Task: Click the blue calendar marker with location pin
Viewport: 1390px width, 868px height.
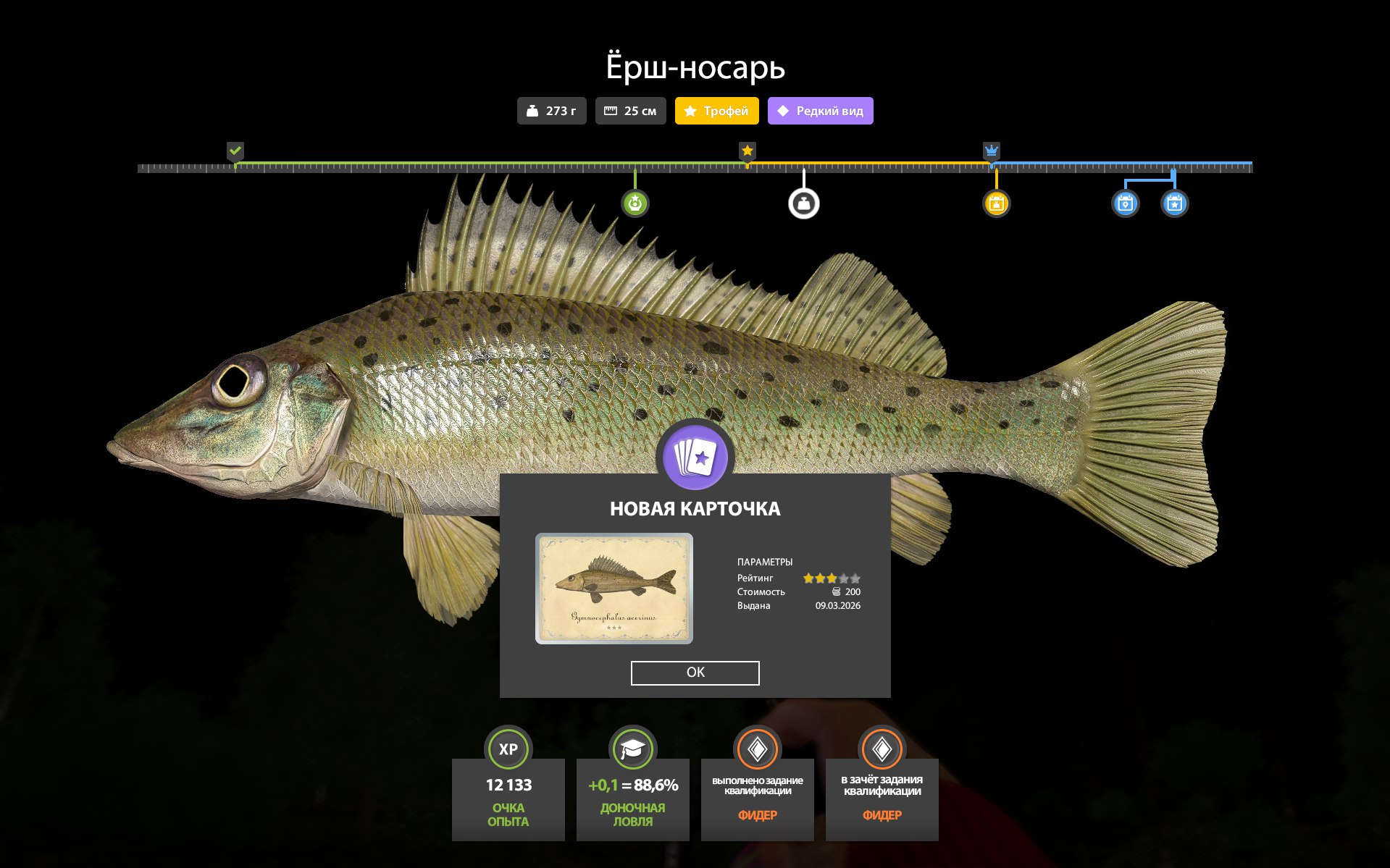Action: 1125,203
